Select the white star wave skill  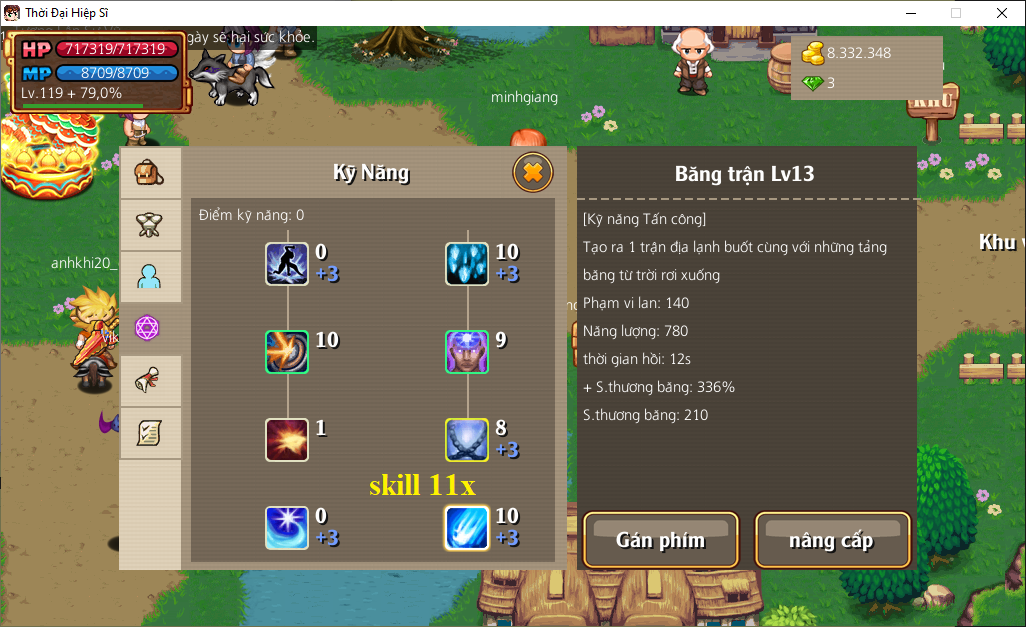click(x=287, y=528)
